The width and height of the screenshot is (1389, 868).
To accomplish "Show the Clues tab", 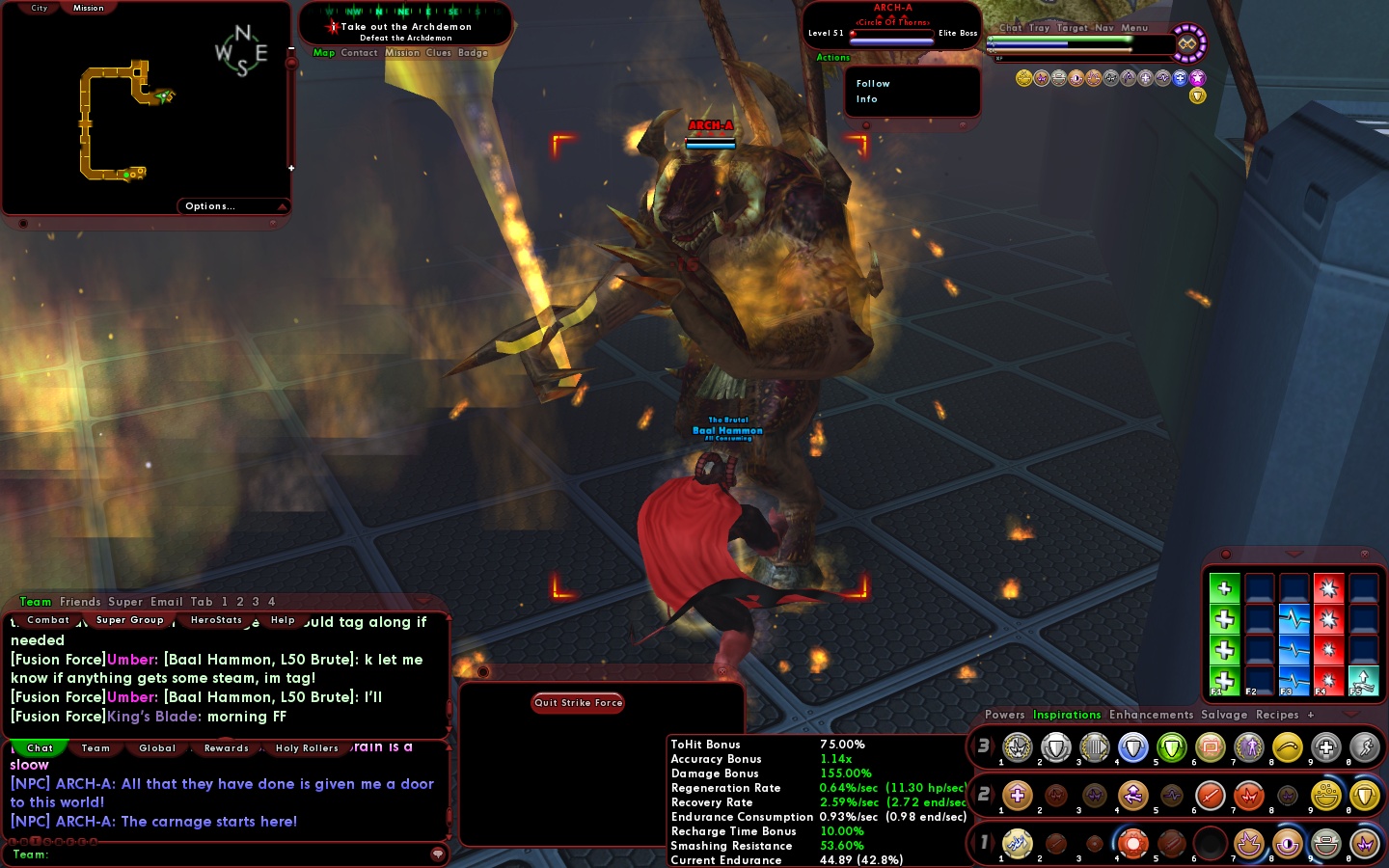I will 439,53.
